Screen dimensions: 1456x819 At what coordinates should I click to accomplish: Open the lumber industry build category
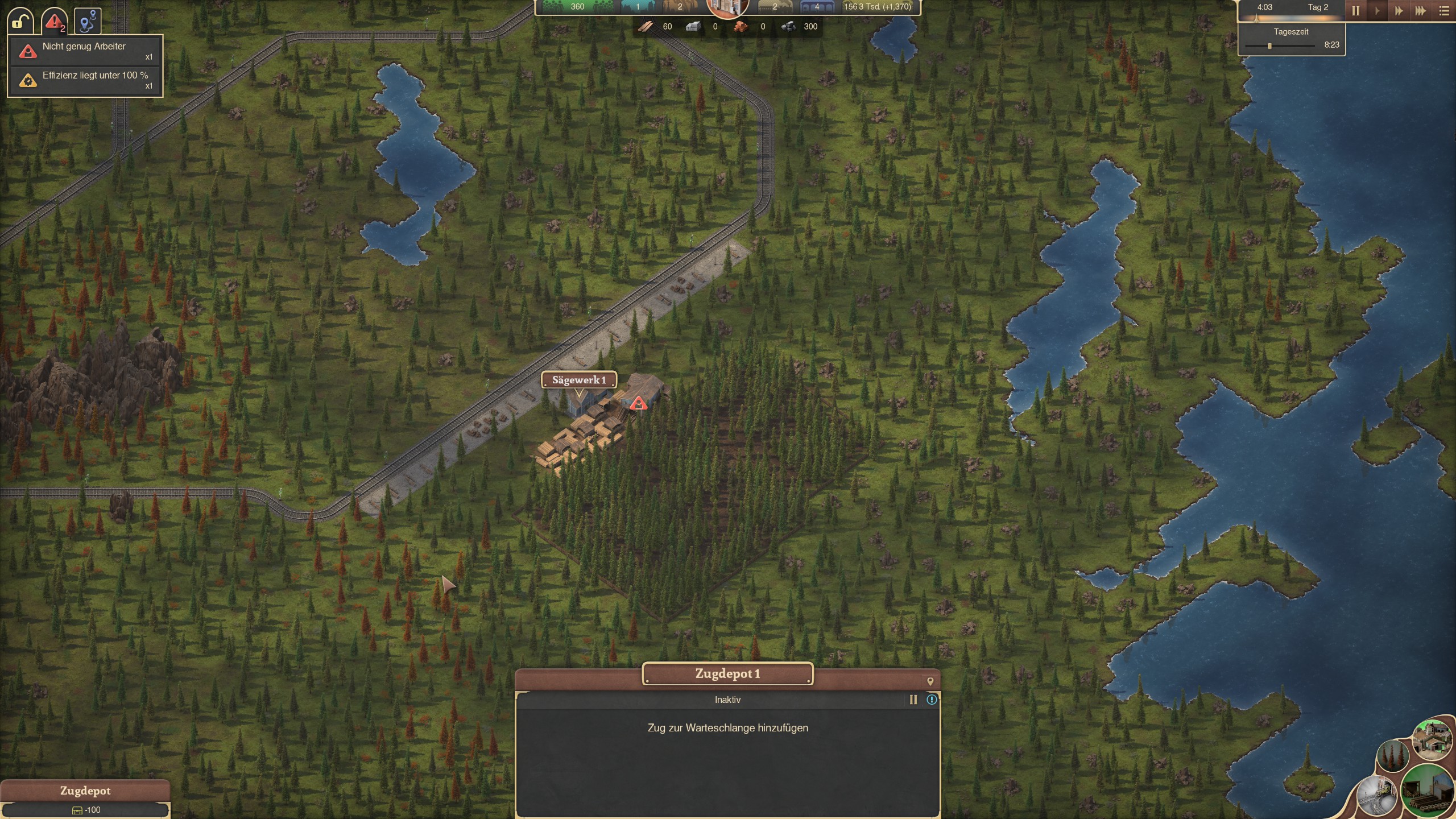[1429, 791]
